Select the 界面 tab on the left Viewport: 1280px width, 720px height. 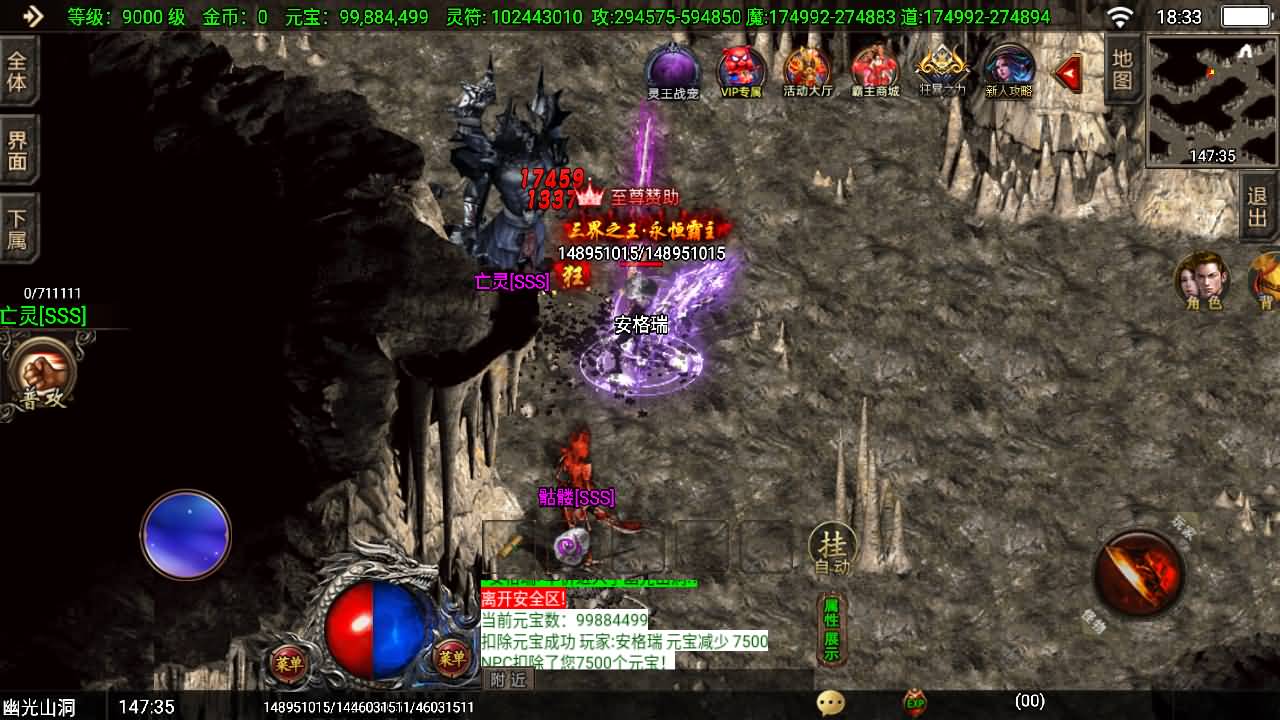[x=18, y=150]
